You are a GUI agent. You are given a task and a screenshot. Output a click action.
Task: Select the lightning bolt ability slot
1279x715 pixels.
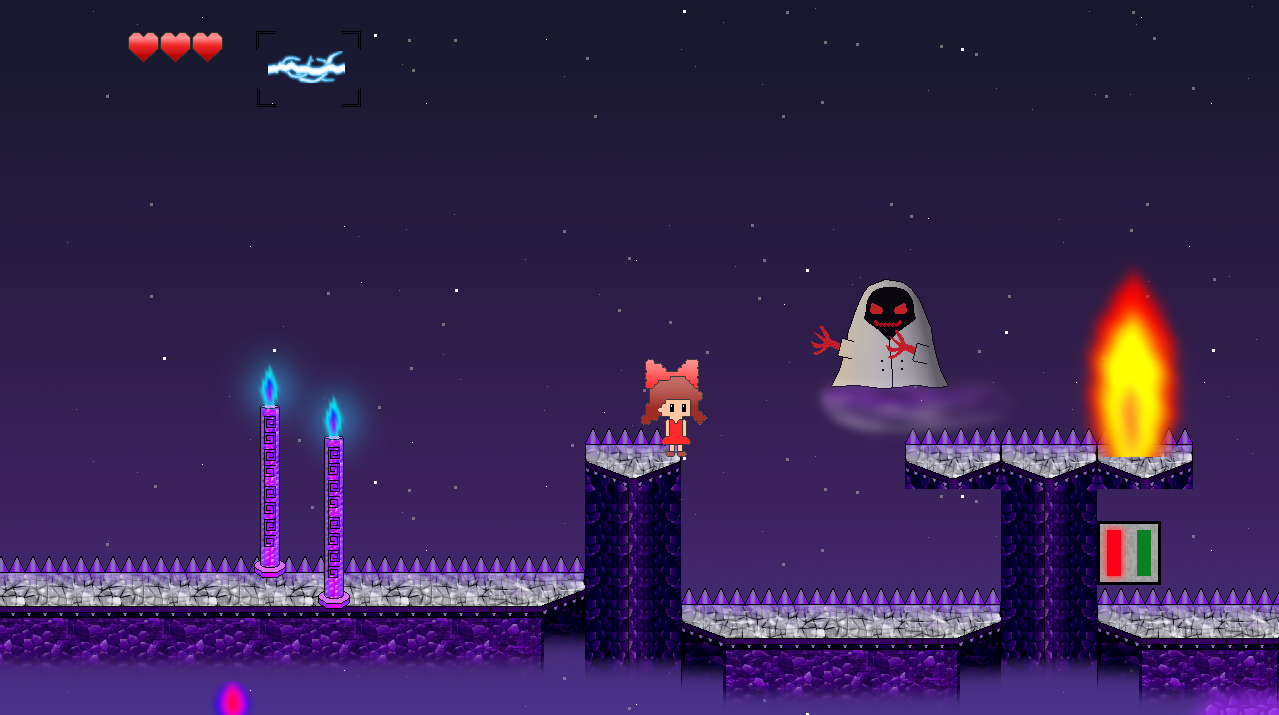[308, 68]
